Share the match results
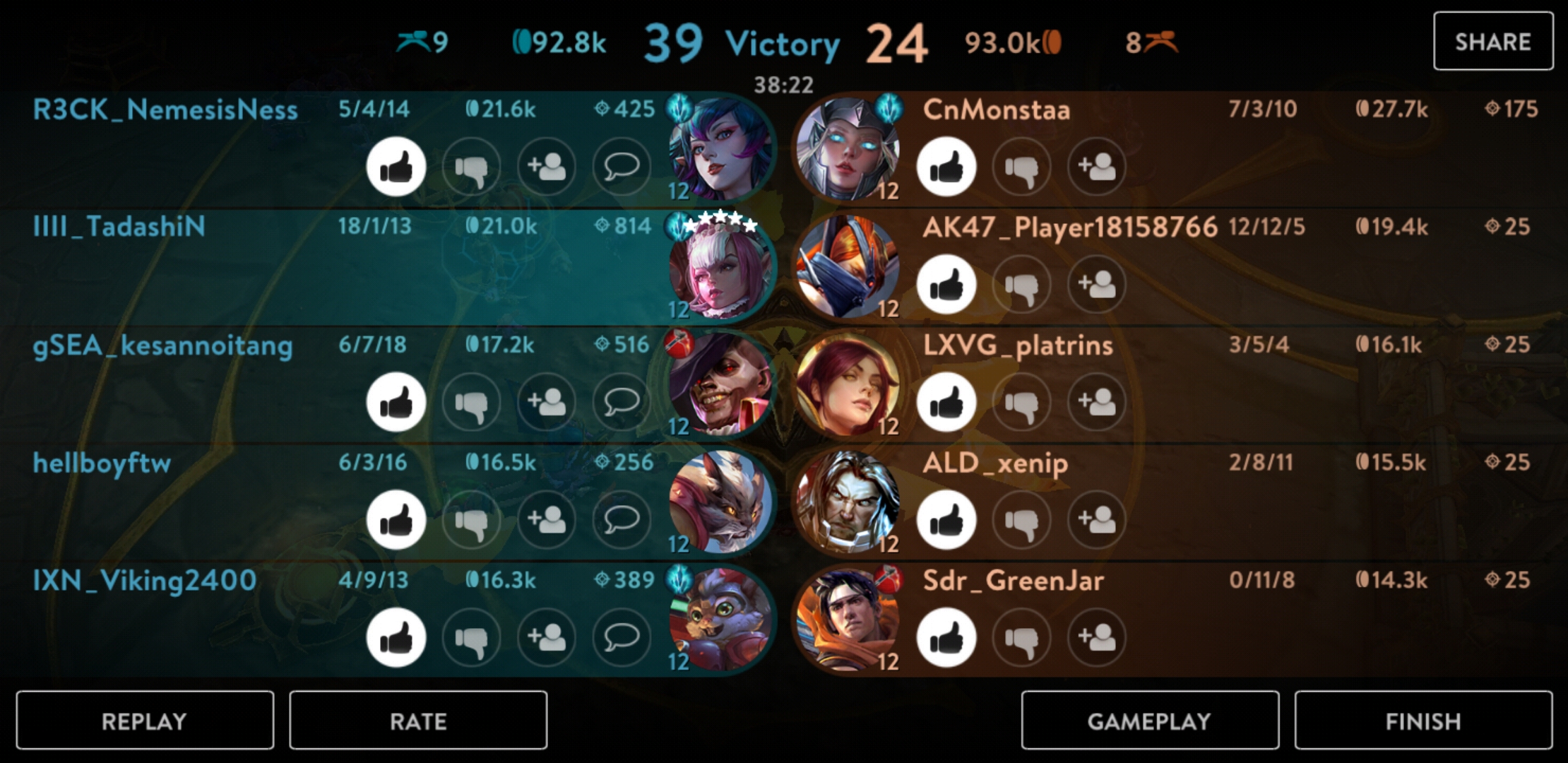Viewport: 1568px width, 763px height. coord(1492,42)
